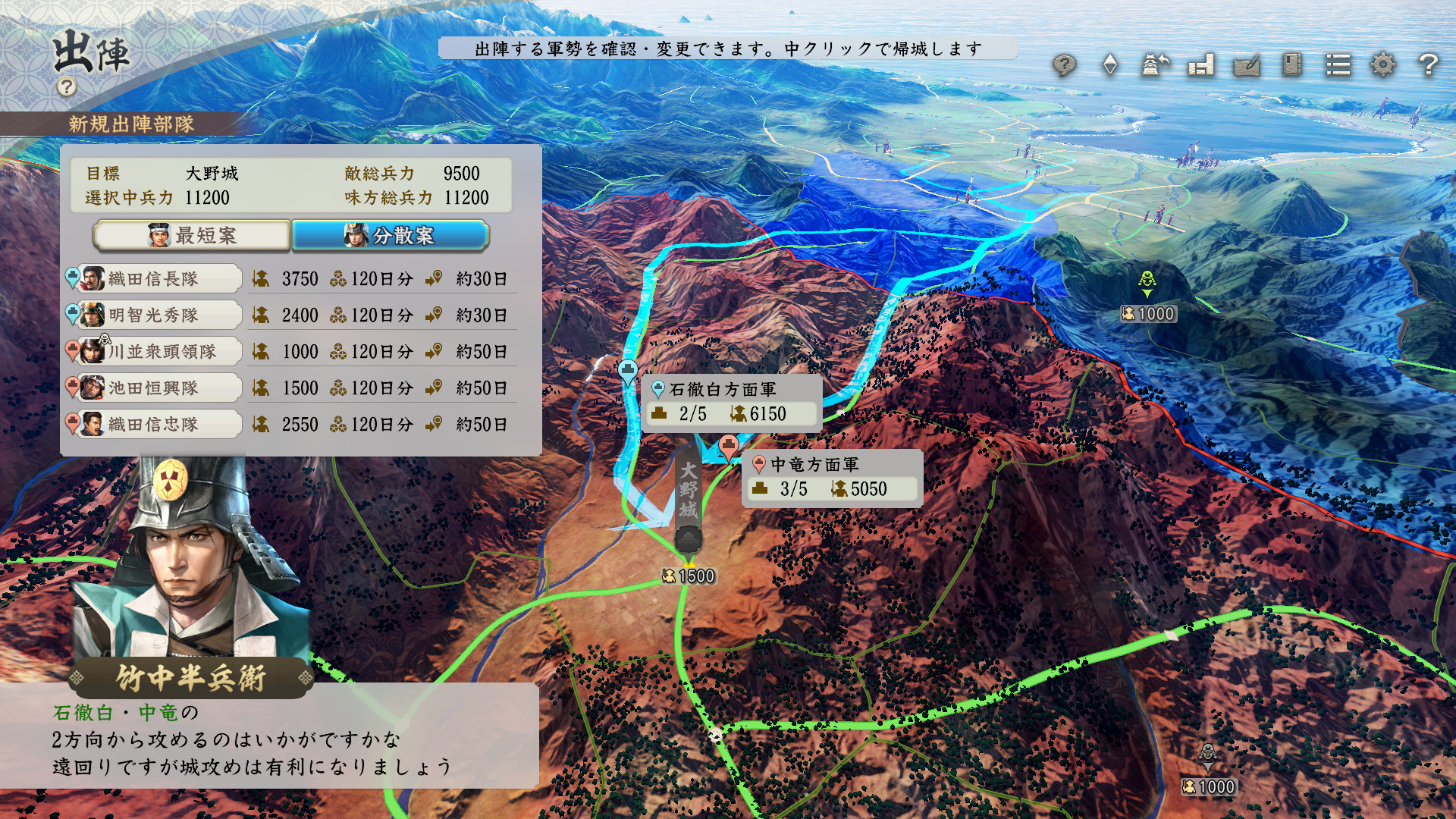This screenshot has height=819, width=1456.
Task: Click the return-to-castle icon in toolbar
Action: point(1154,67)
